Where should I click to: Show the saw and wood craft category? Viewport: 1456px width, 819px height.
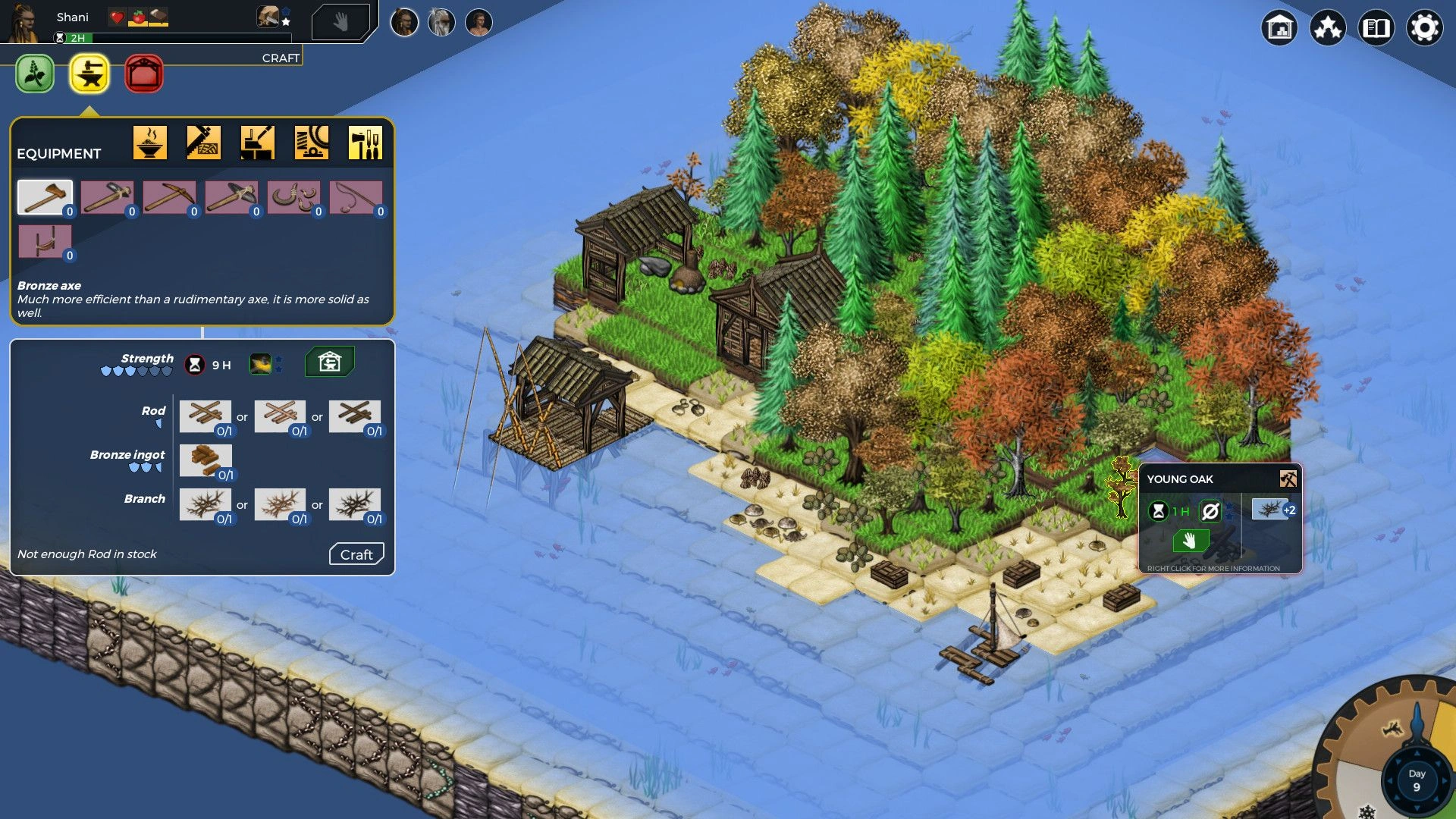pyautogui.click(x=204, y=142)
